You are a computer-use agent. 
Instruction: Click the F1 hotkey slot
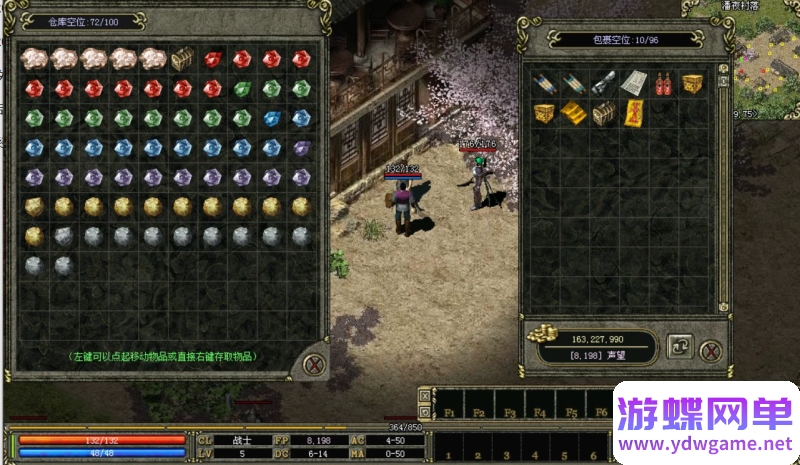click(x=450, y=412)
